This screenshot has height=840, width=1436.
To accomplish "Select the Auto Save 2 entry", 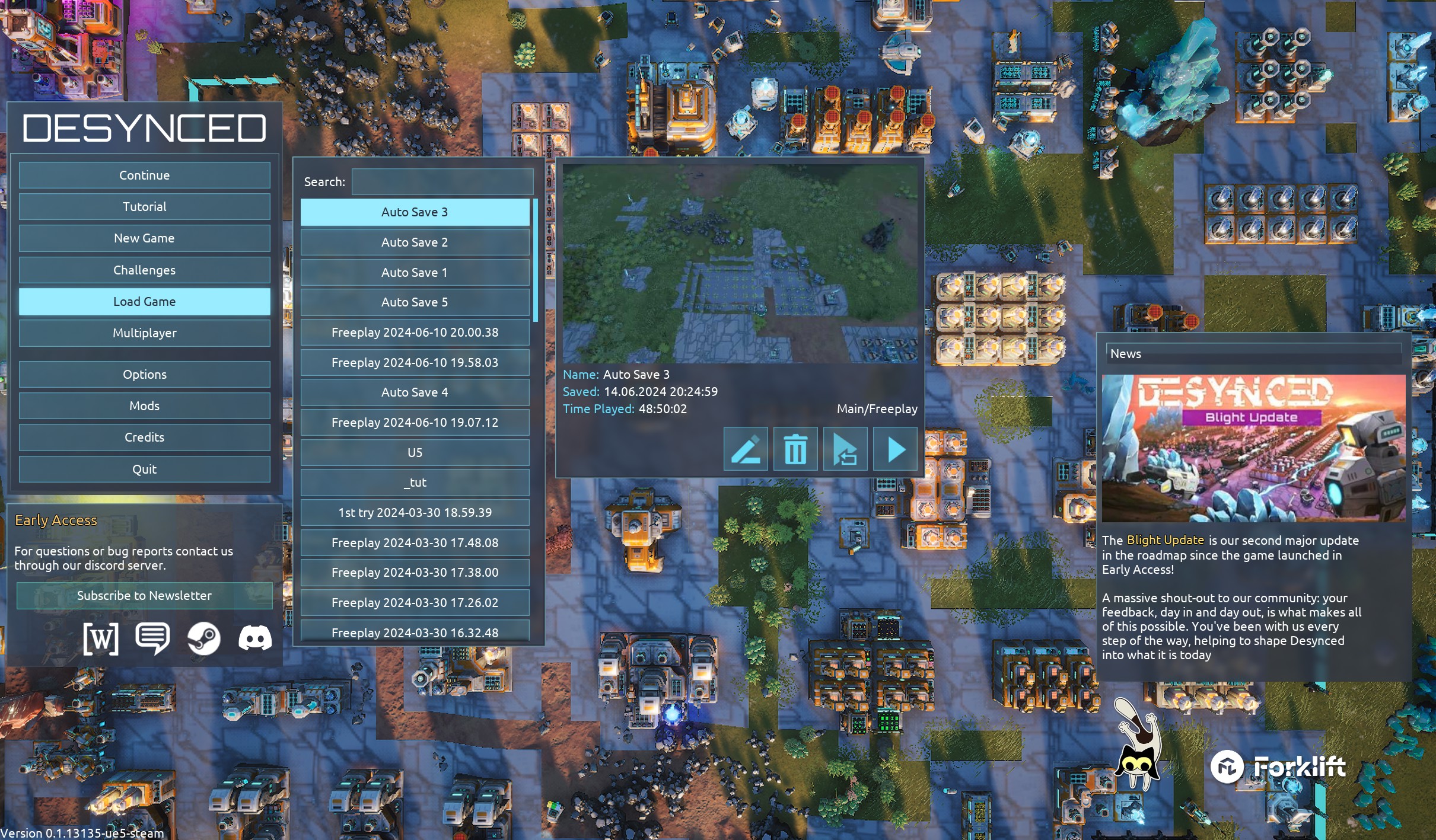I will [x=415, y=242].
